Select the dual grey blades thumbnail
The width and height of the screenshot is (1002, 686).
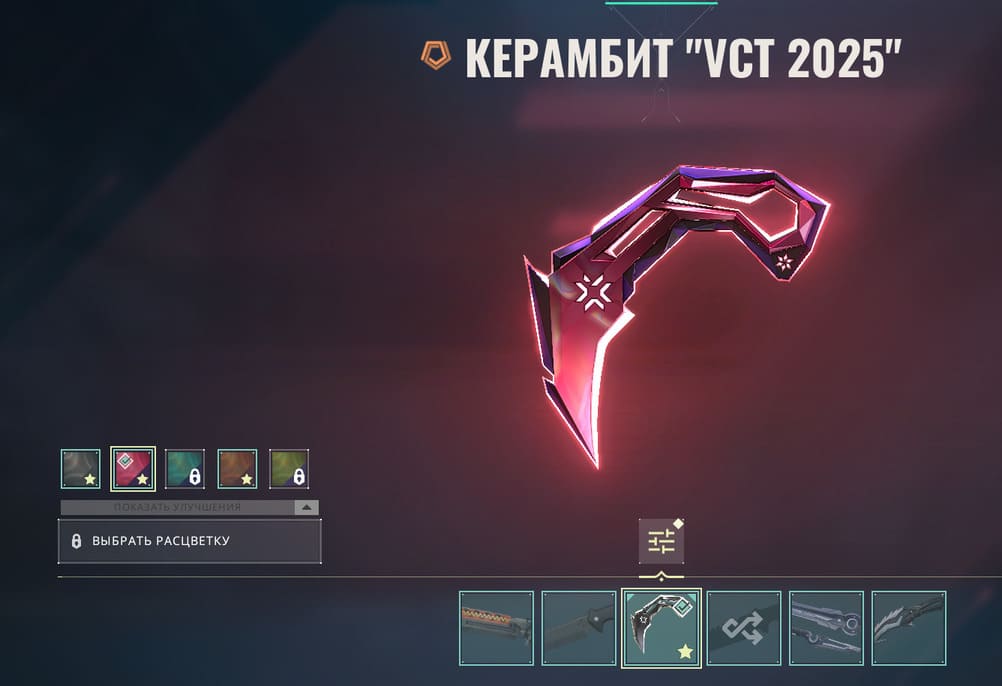click(x=826, y=628)
